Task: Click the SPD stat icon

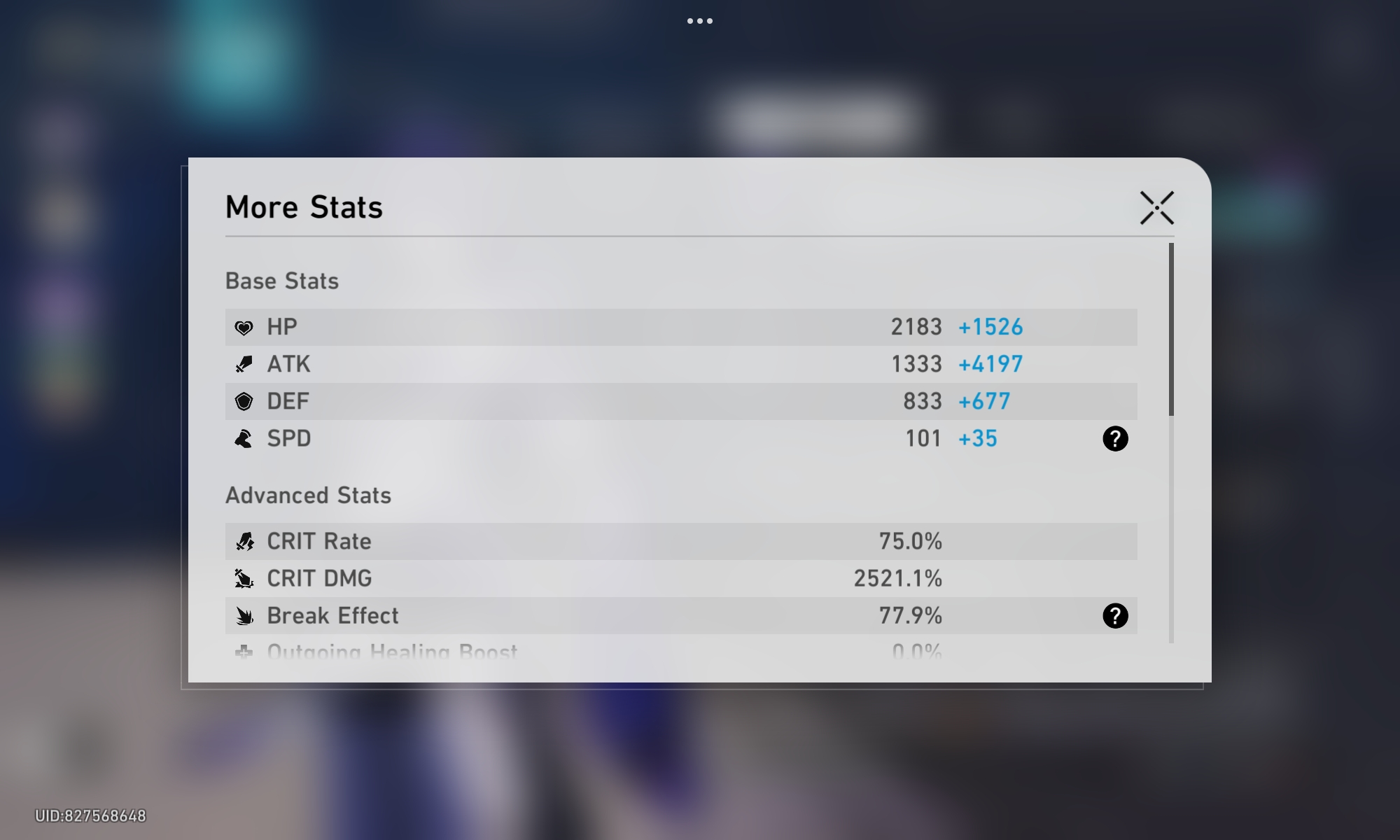Action: click(244, 438)
